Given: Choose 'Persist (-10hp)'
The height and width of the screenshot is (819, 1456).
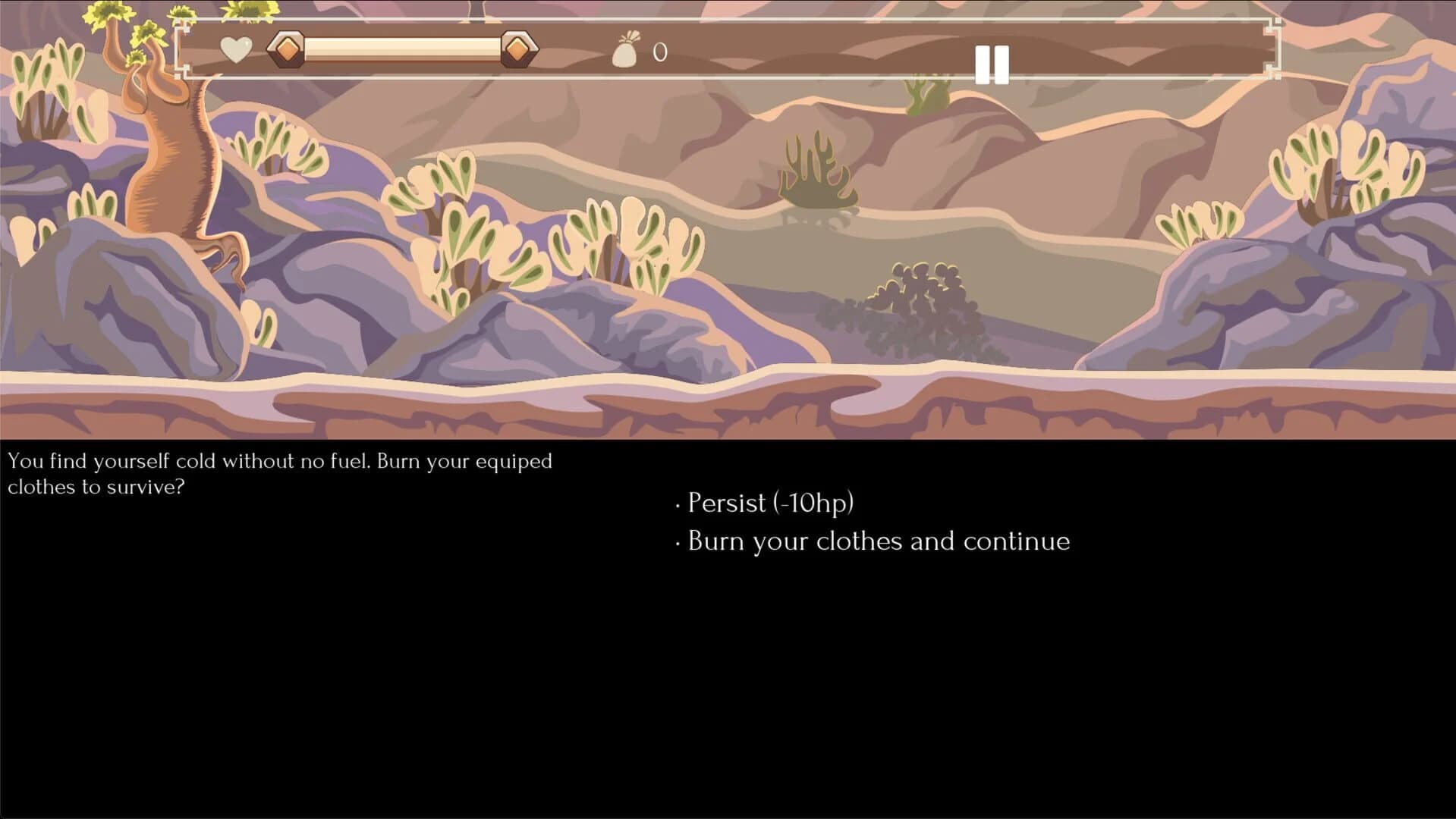Looking at the screenshot, I should [769, 503].
